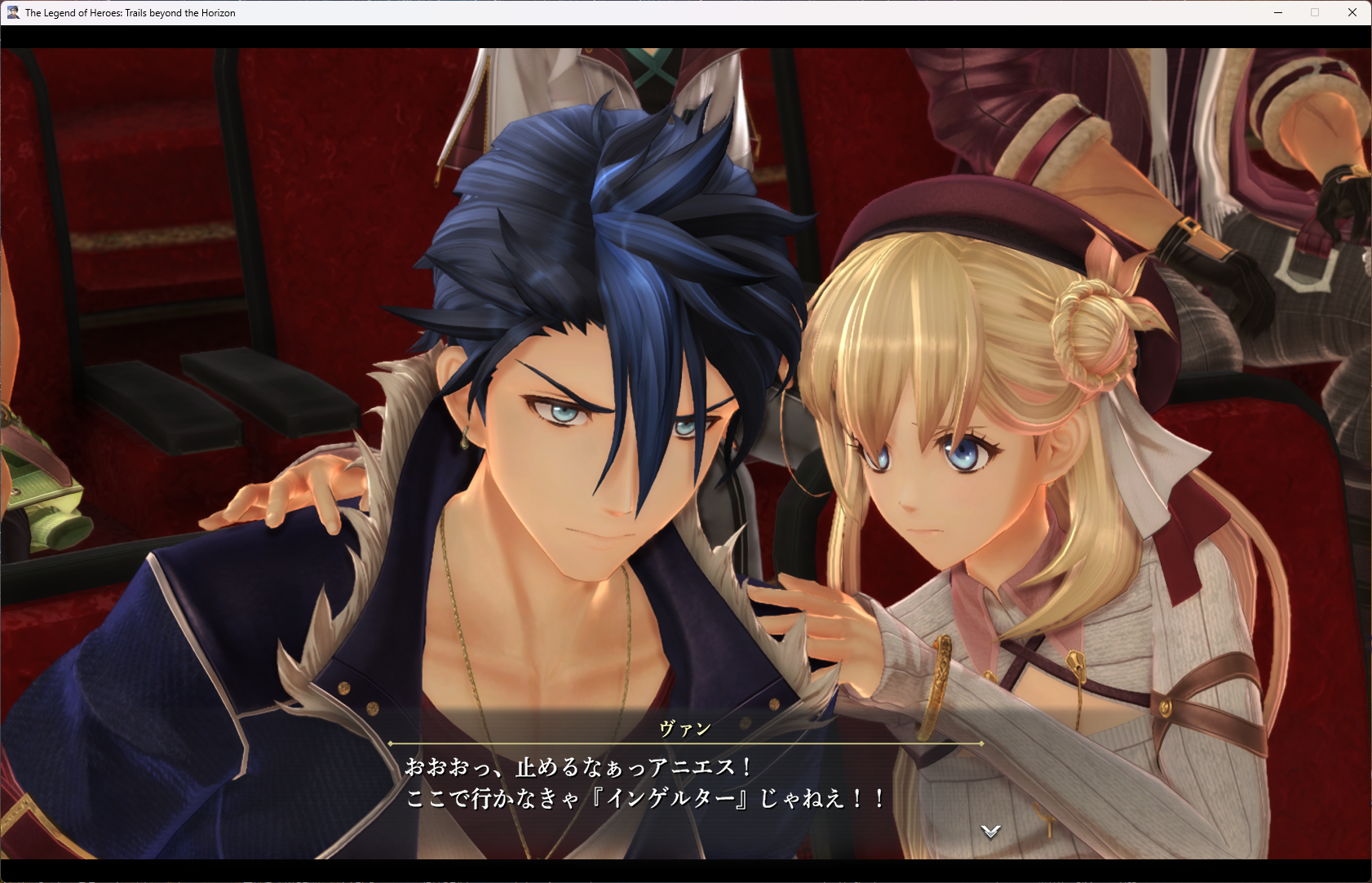Screen dimensions: 1372x883
Task: Close the game window
Action: tap(1352, 12)
